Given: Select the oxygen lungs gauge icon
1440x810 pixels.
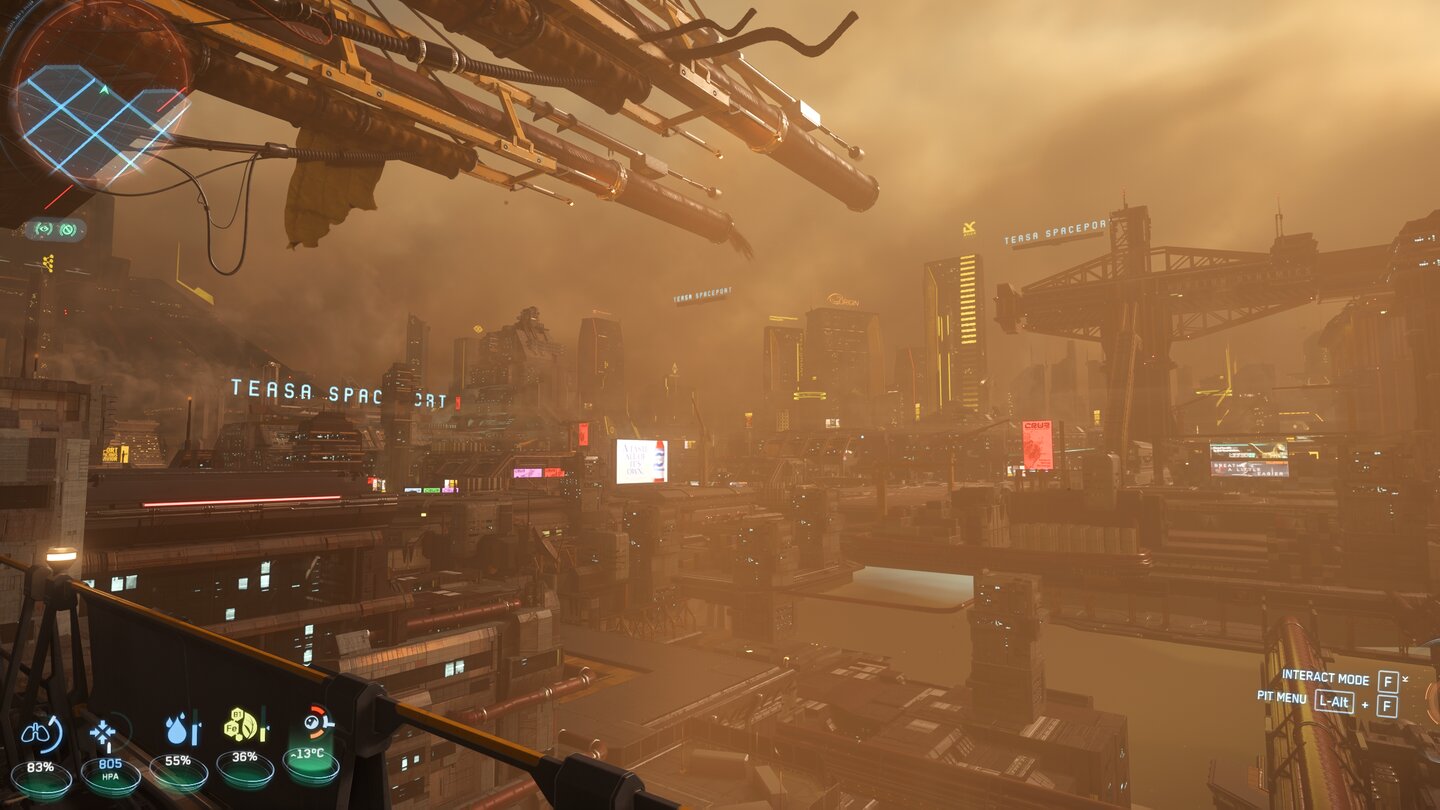Looking at the screenshot, I should [x=37, y=735].
